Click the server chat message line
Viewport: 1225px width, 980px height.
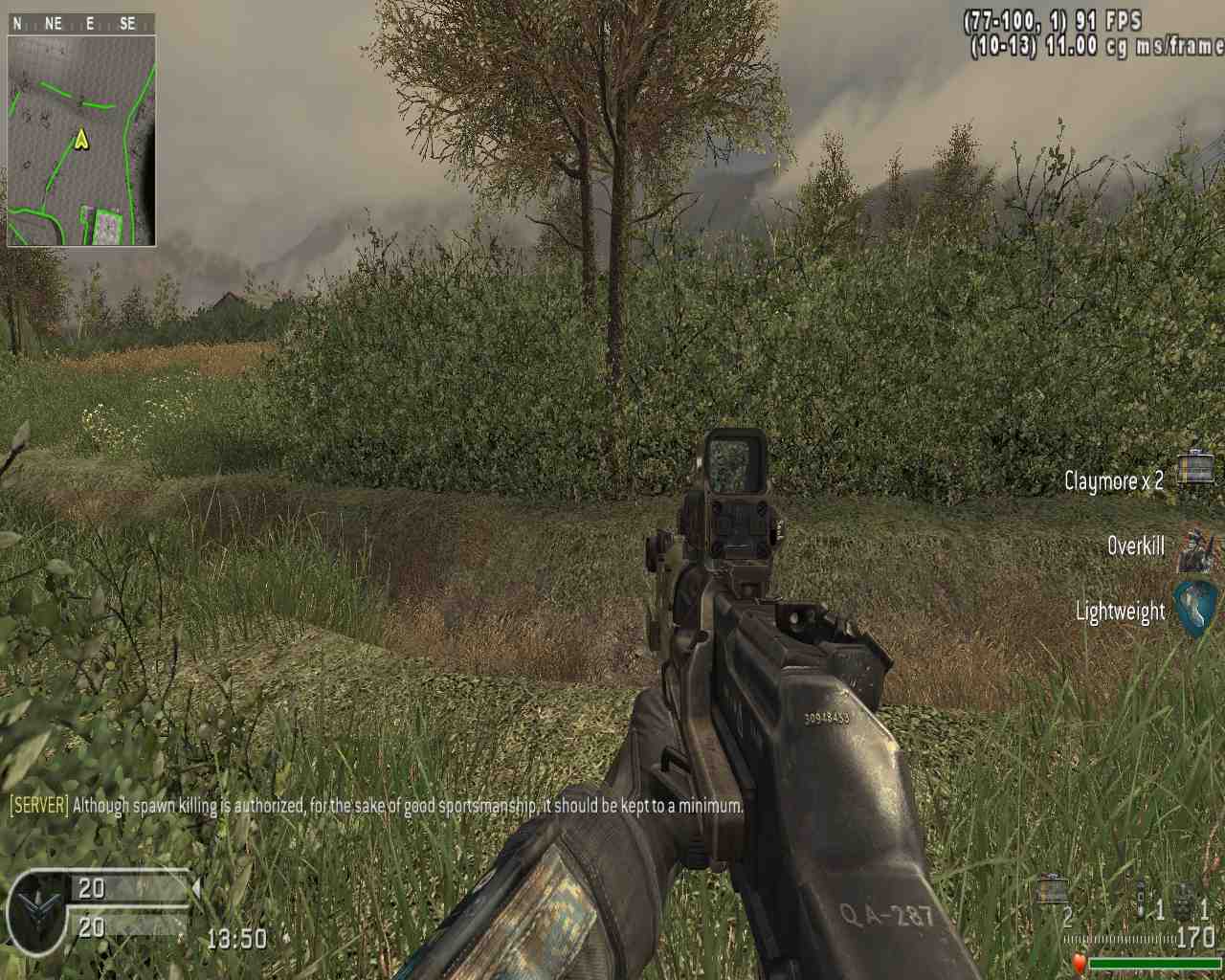(376, 806)
